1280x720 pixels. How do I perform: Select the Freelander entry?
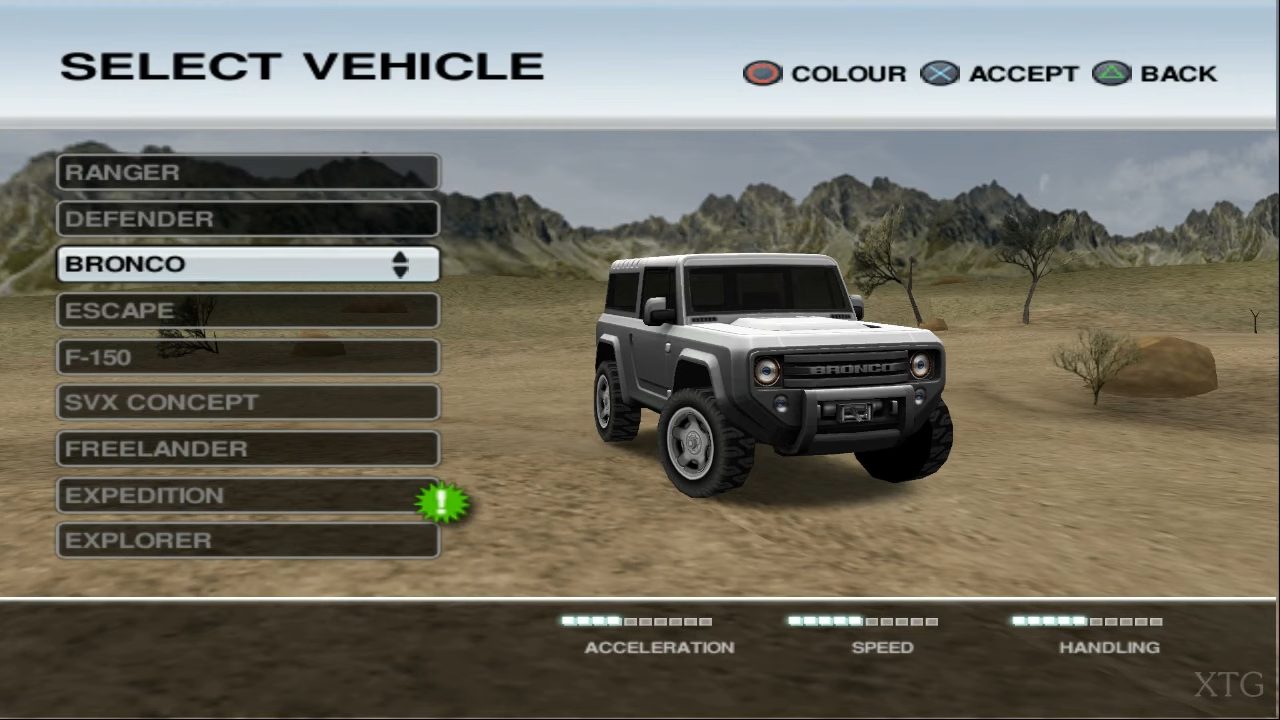pos(247,449)
